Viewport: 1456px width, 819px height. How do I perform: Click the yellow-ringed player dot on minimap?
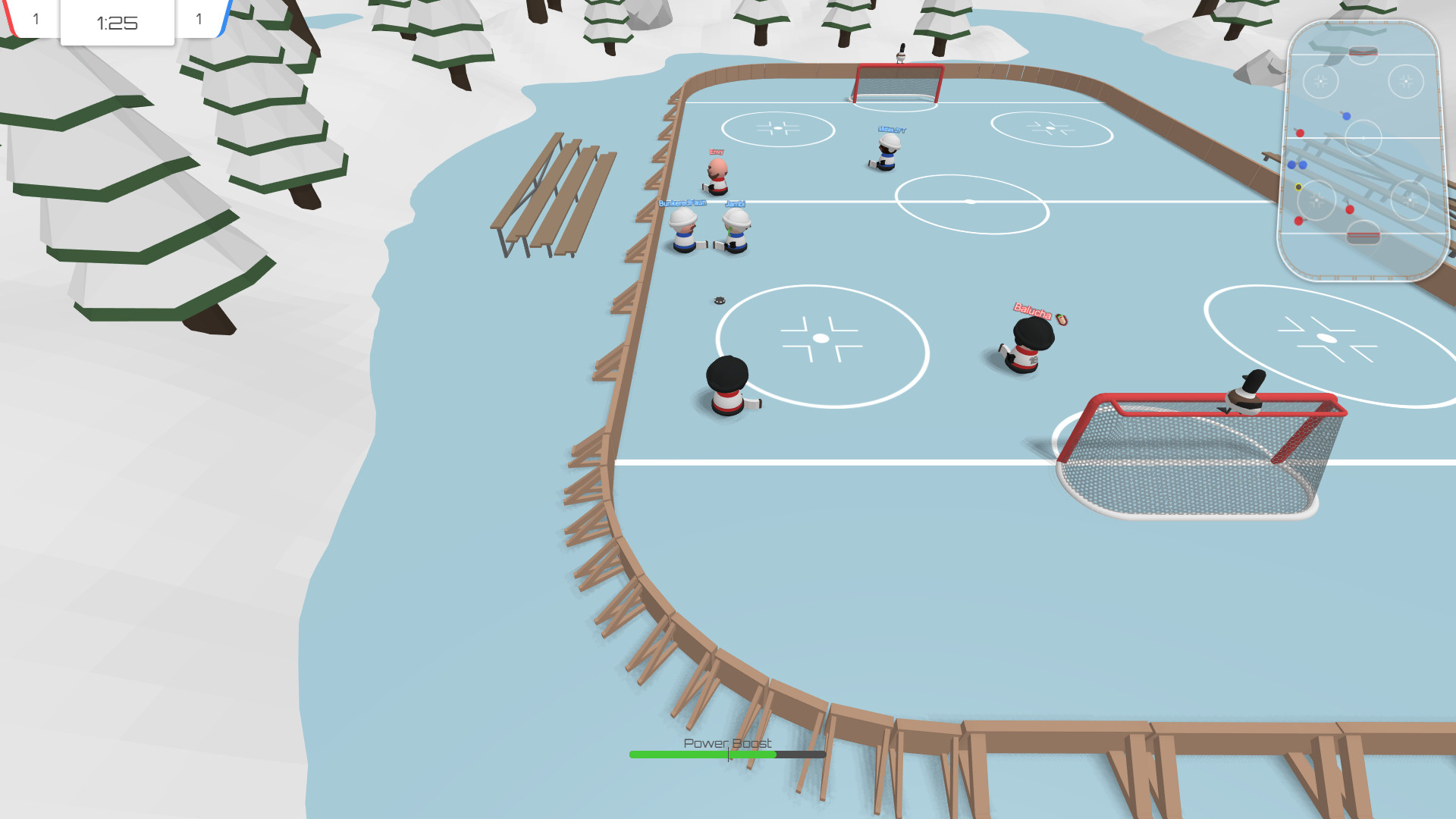pos(1298,187)
